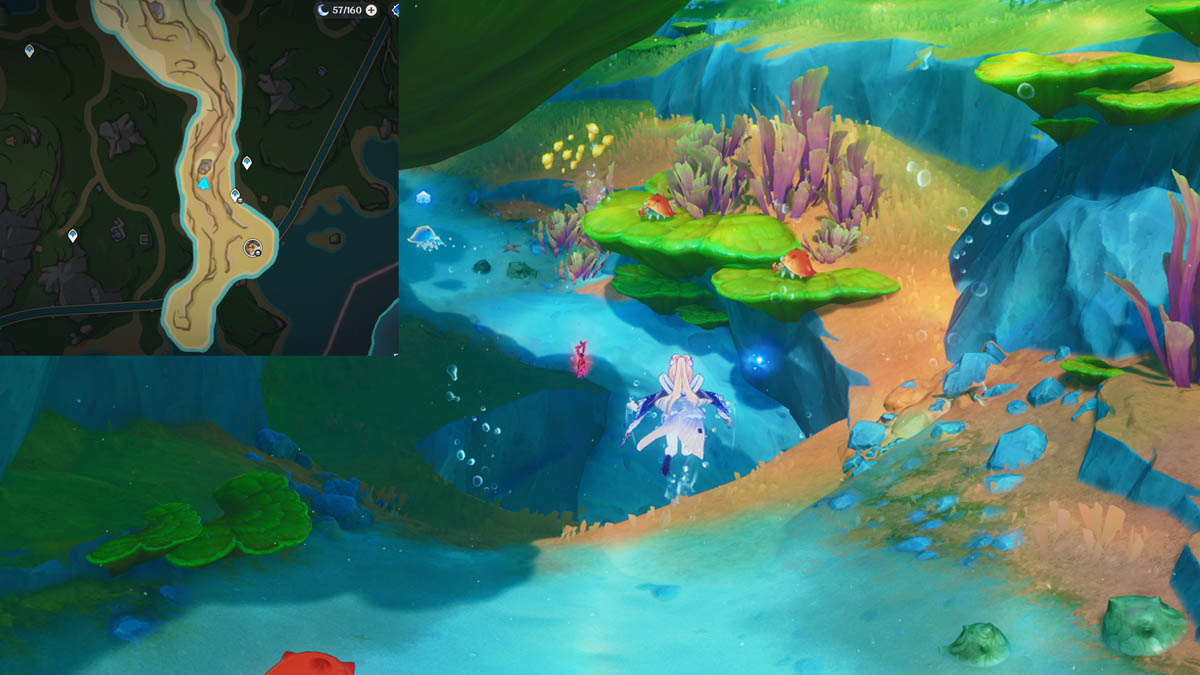Select the teleport waypoint with the small underground badge
This screenshot has width=1200, height=675.
236,195
